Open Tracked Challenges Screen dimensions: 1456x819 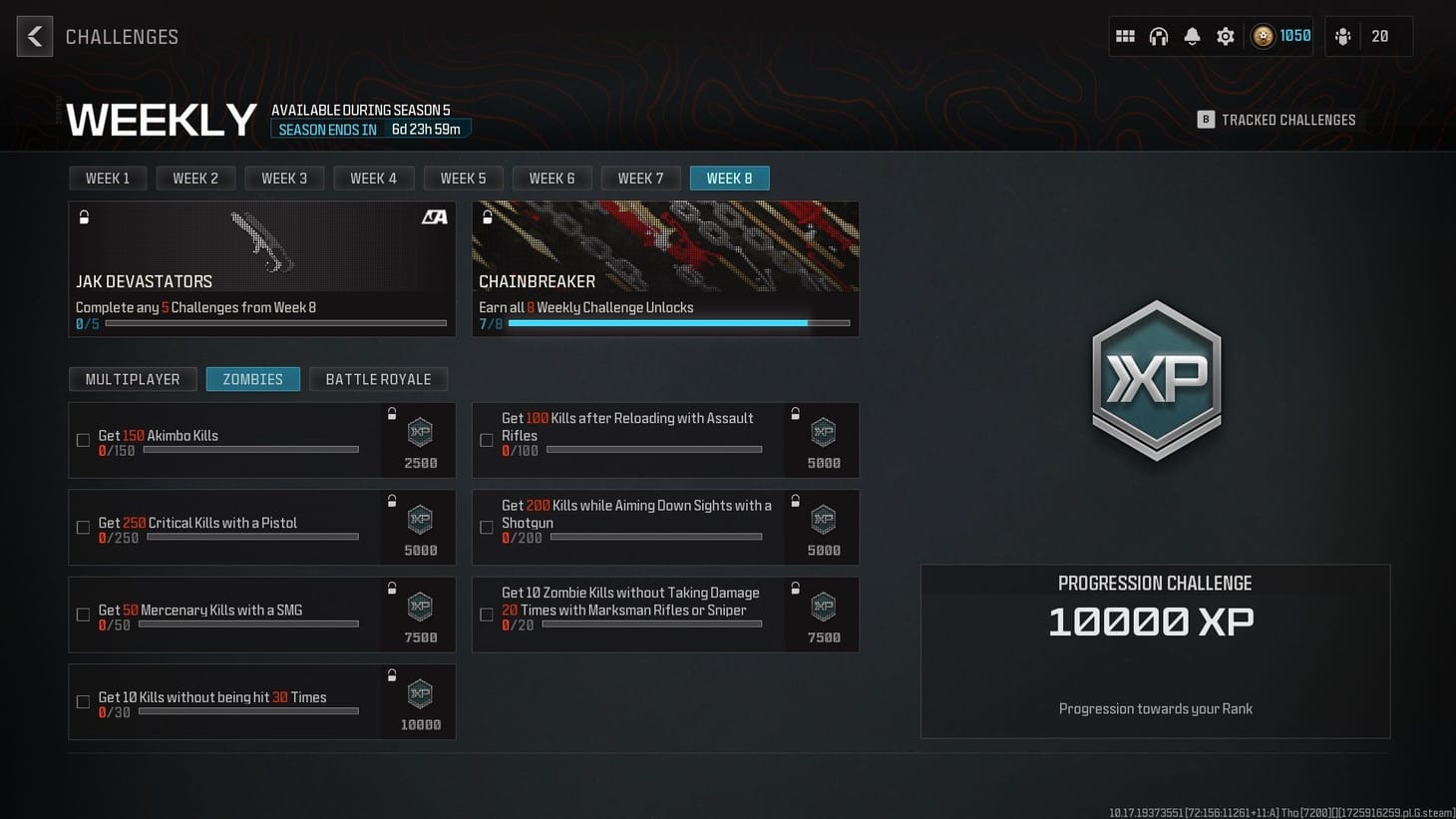(x=1276, y=119)
